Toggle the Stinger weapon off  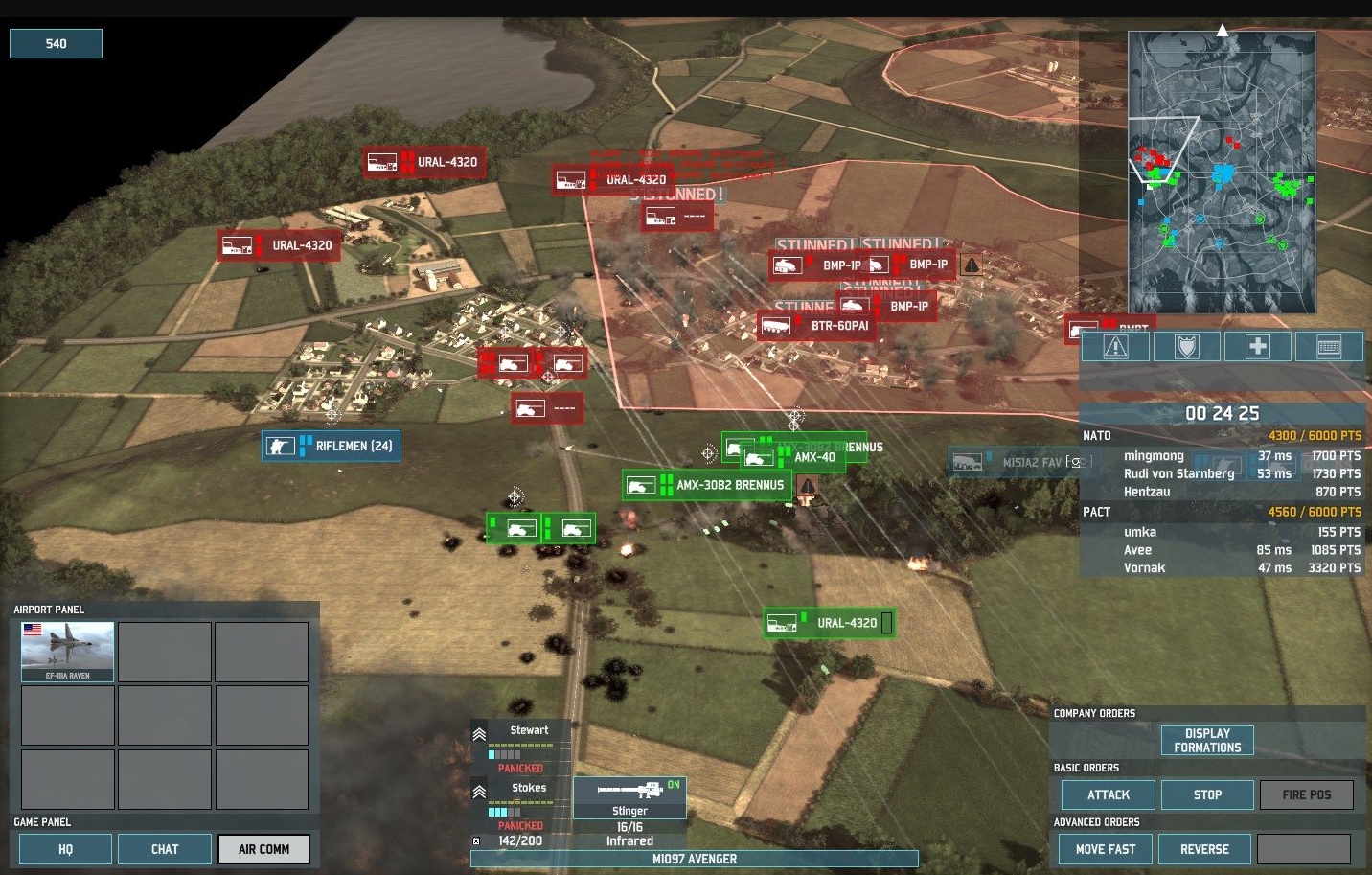coord(630,796)
